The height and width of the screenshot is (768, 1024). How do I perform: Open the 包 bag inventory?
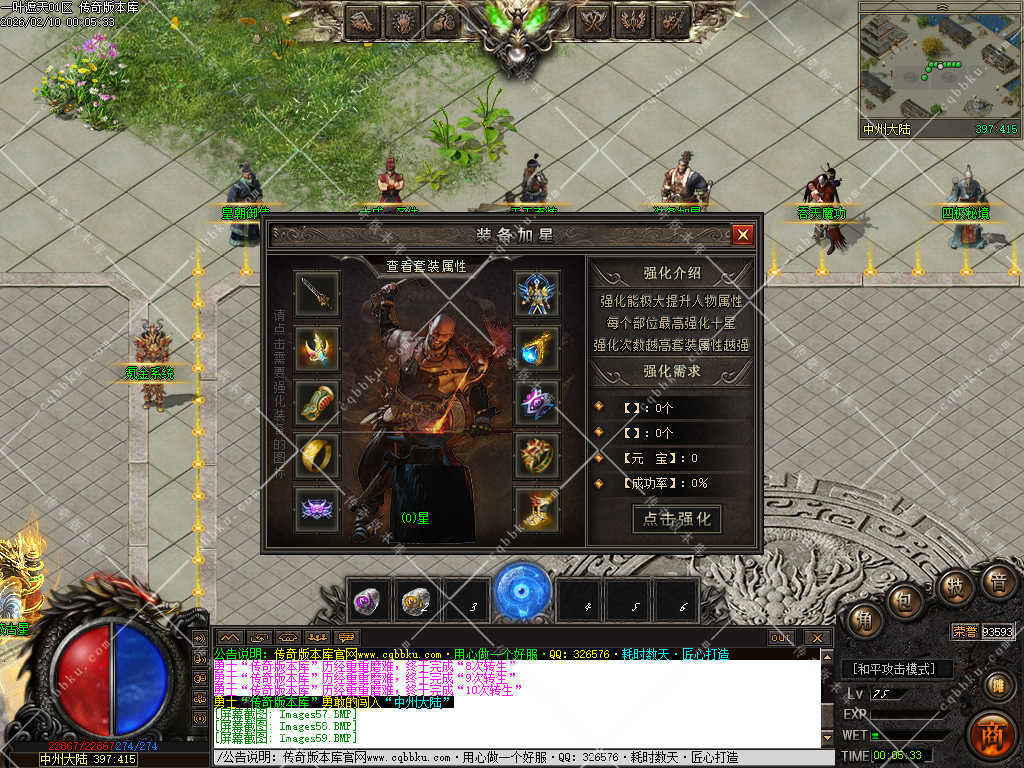click(907, 600)
